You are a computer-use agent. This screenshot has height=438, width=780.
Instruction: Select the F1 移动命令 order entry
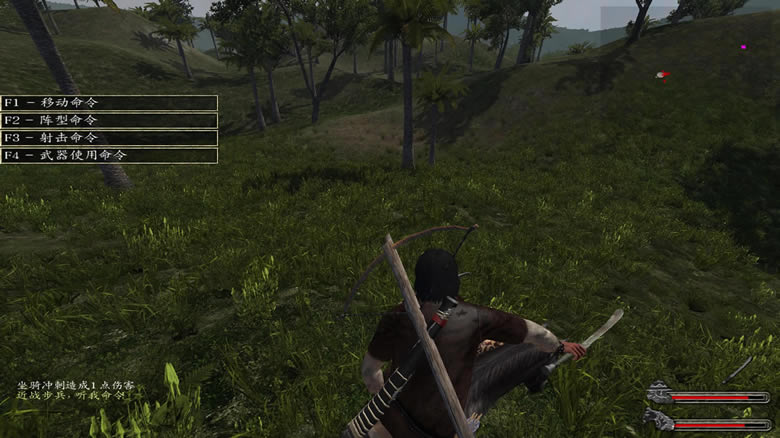pos(109,103)
